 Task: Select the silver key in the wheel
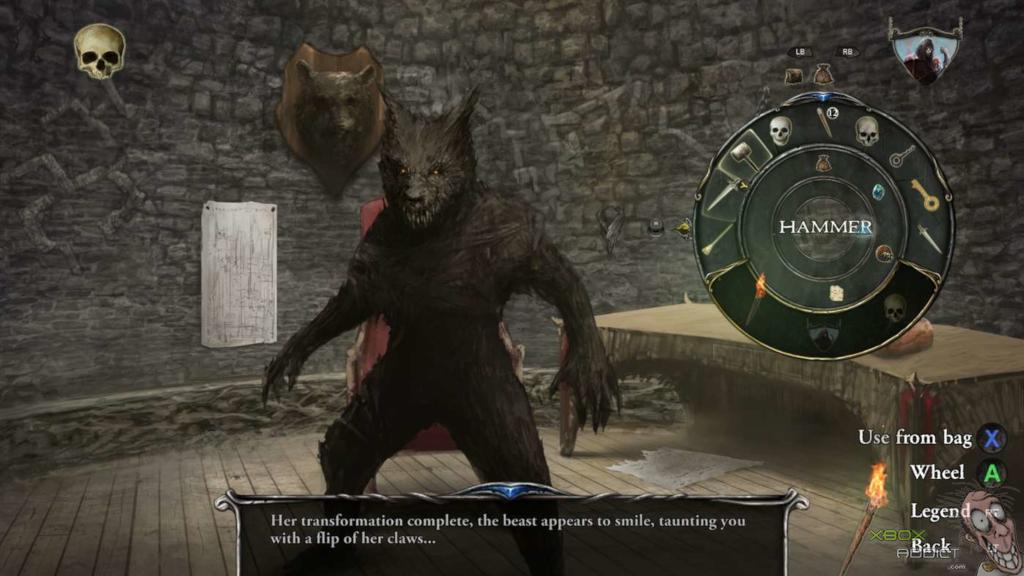[903, 155]
